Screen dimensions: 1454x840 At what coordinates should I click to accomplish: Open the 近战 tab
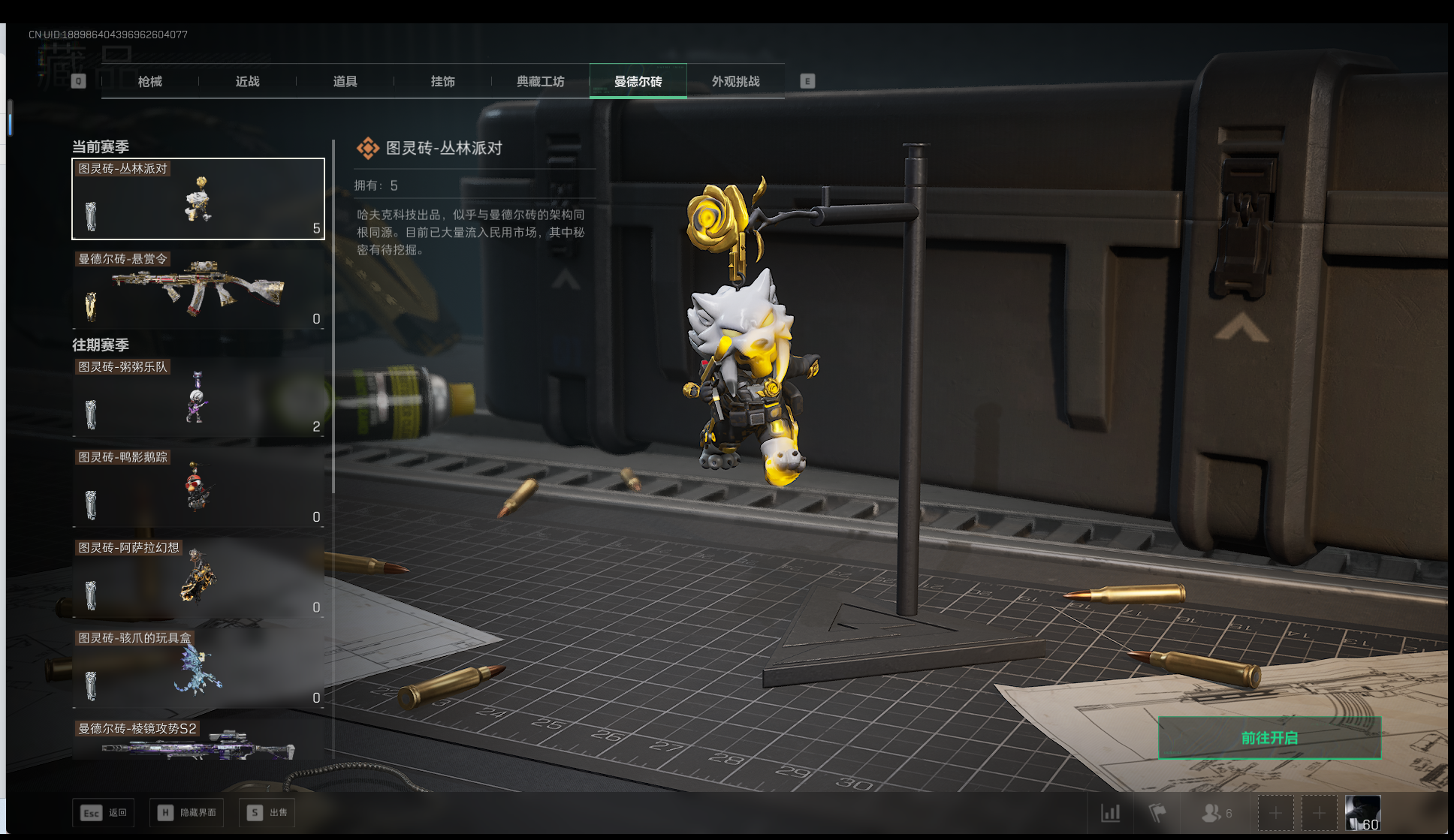[x=248, y=81]
